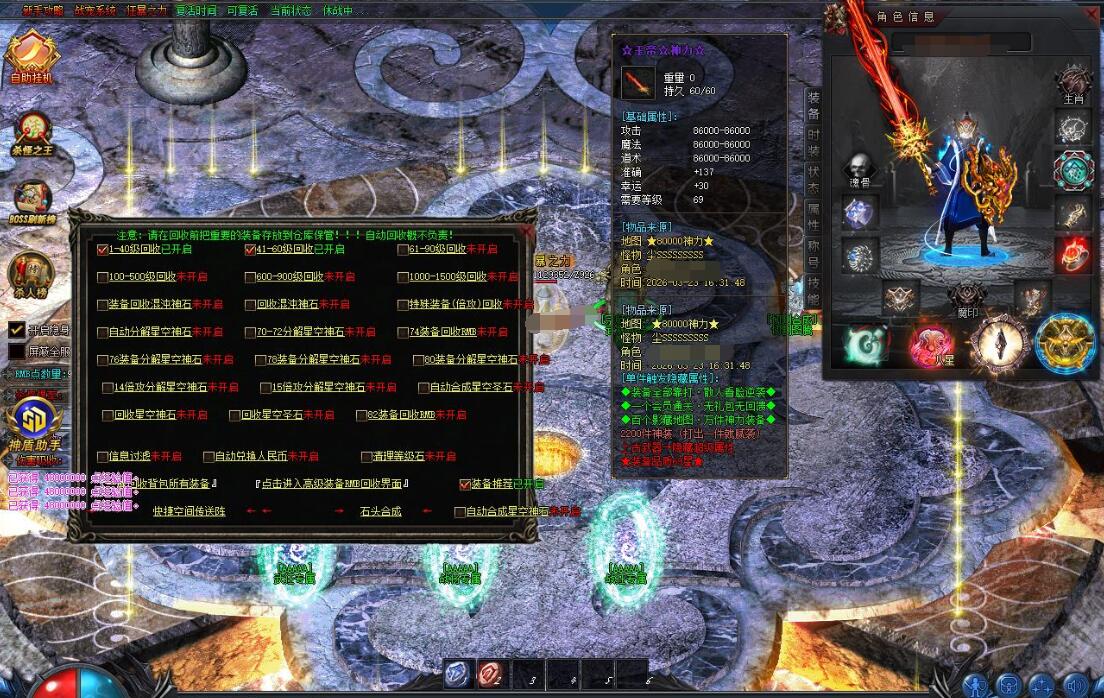Toggle the 装备推荐 checkbox
1104x698 pixels.
tap(465, 485)
